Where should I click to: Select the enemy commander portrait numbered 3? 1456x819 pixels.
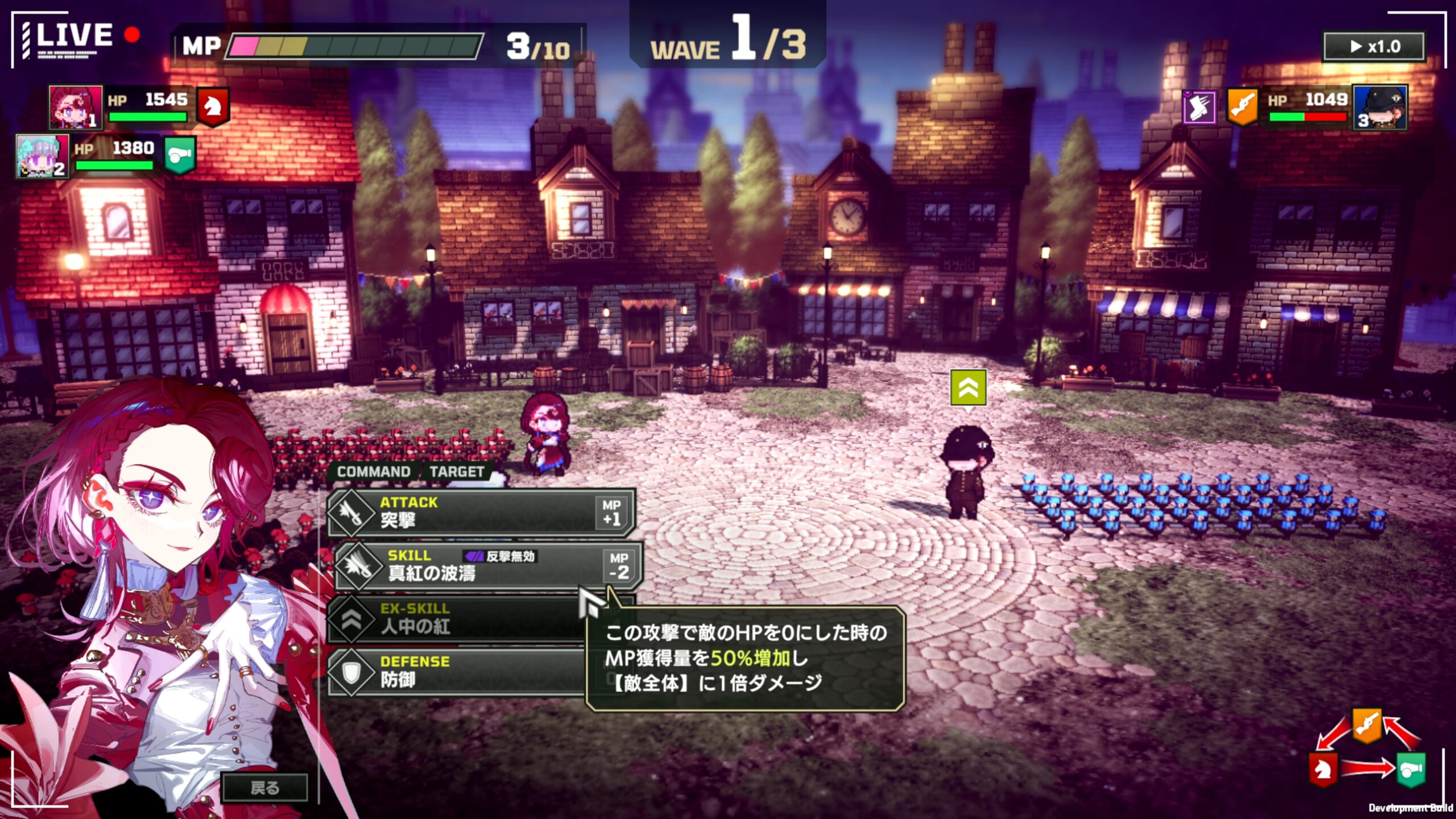coord(1380,107)
